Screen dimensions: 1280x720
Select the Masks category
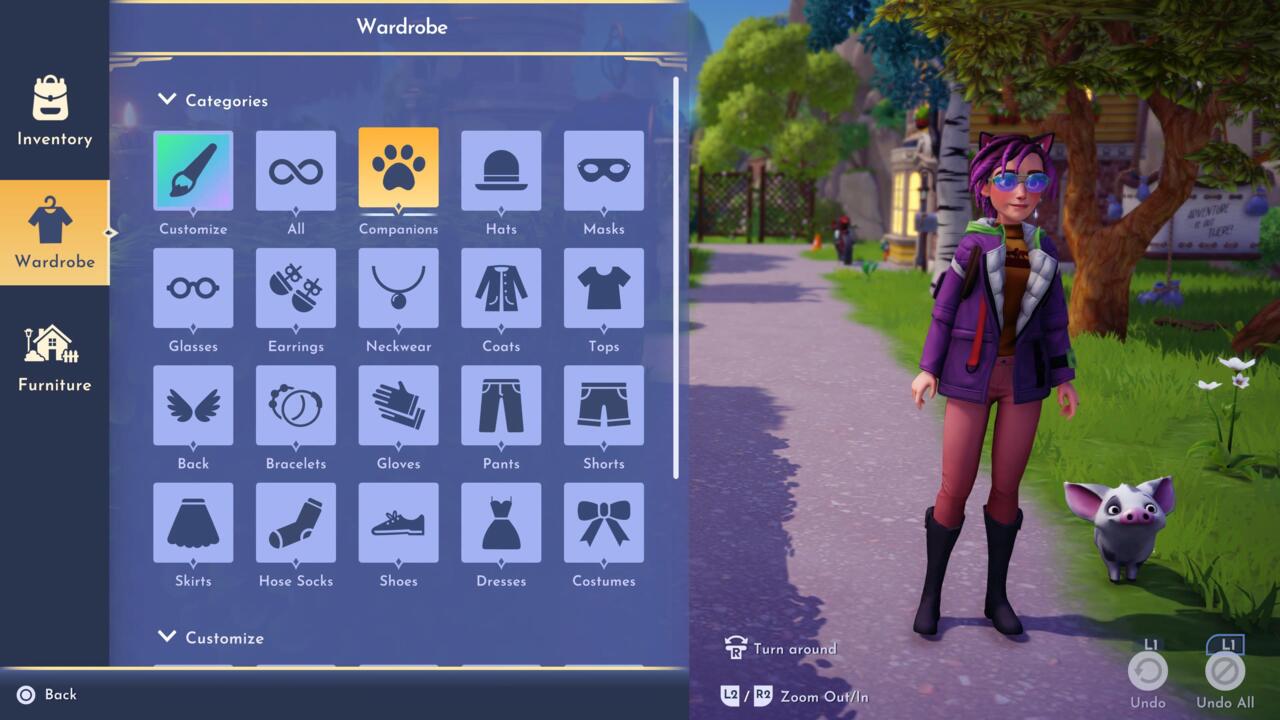point(604,171)
